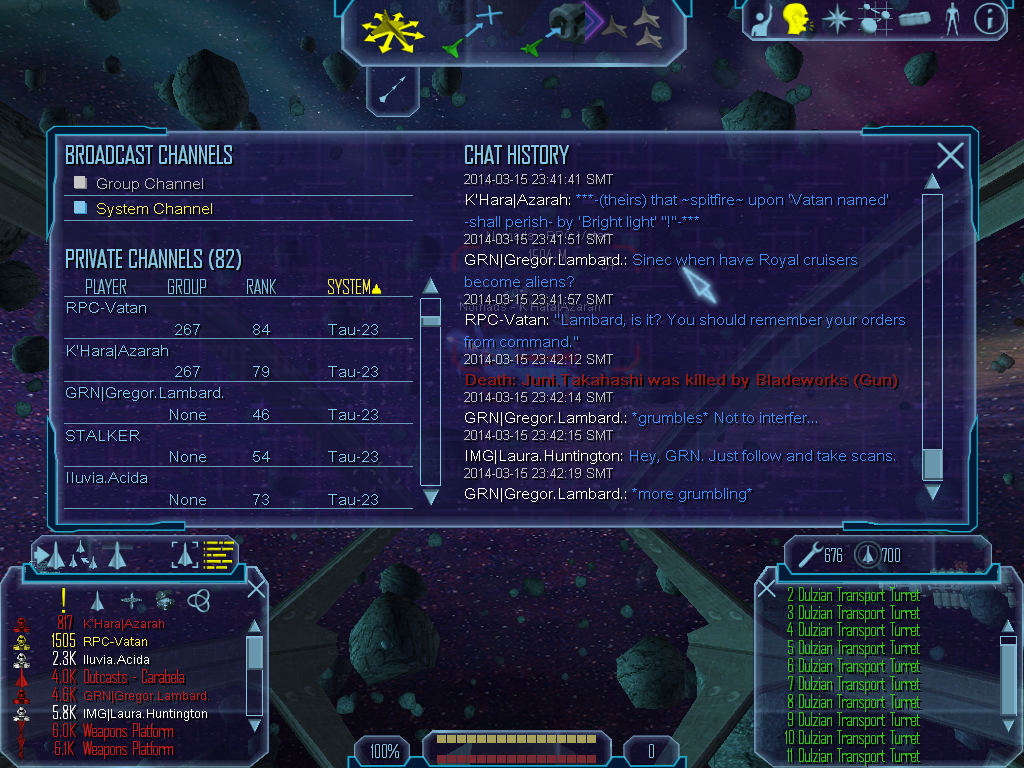Close the contact list panel
Screen dimensions: 1024x768
tap(256, 588)
